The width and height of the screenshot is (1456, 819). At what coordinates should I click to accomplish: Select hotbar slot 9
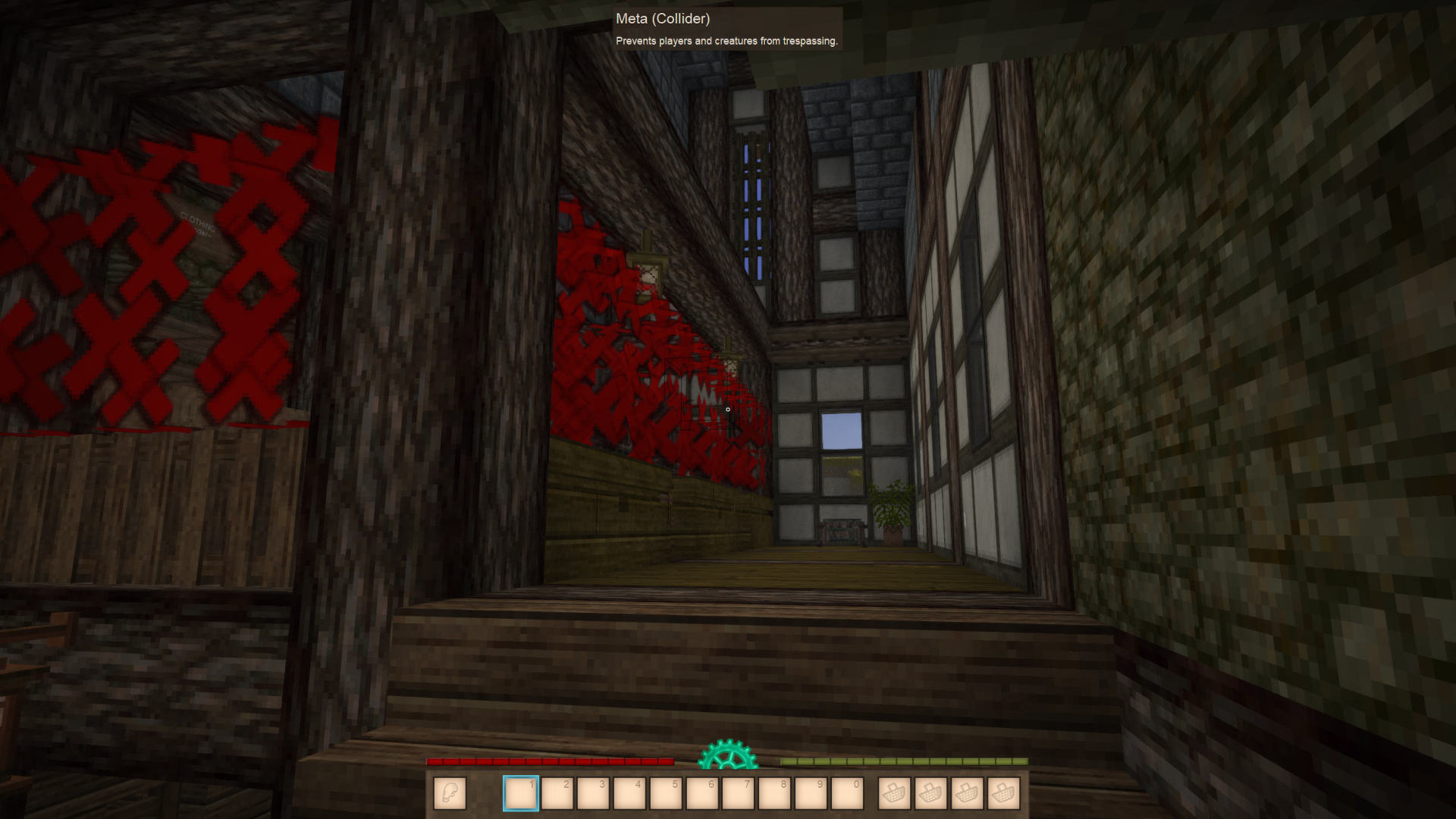pyautogui.click(x=811, y=793)
